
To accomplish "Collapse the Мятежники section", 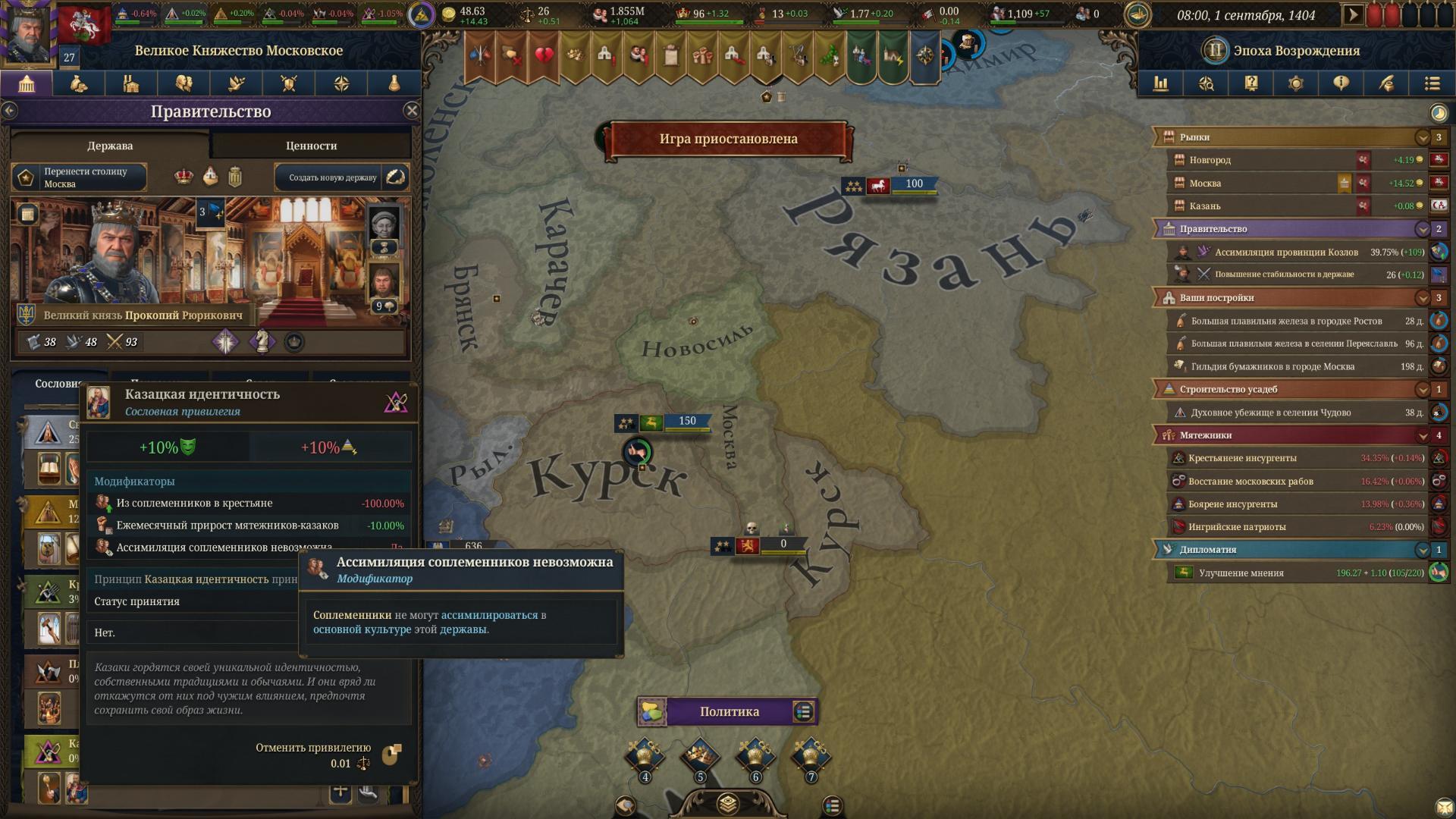I will 1422,435.
